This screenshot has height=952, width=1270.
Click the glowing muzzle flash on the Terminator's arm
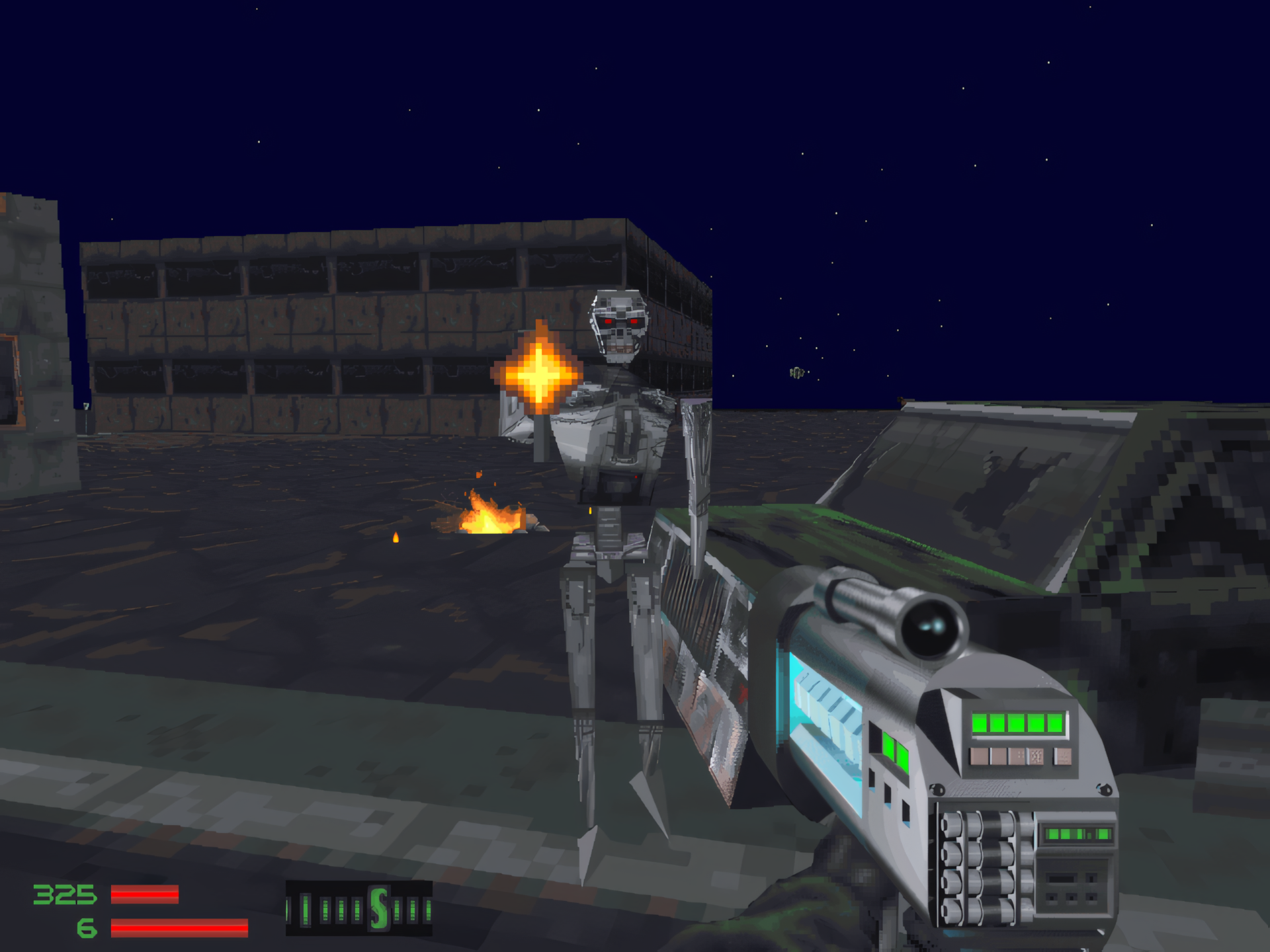pyautogui.click(x=539, y=375)
